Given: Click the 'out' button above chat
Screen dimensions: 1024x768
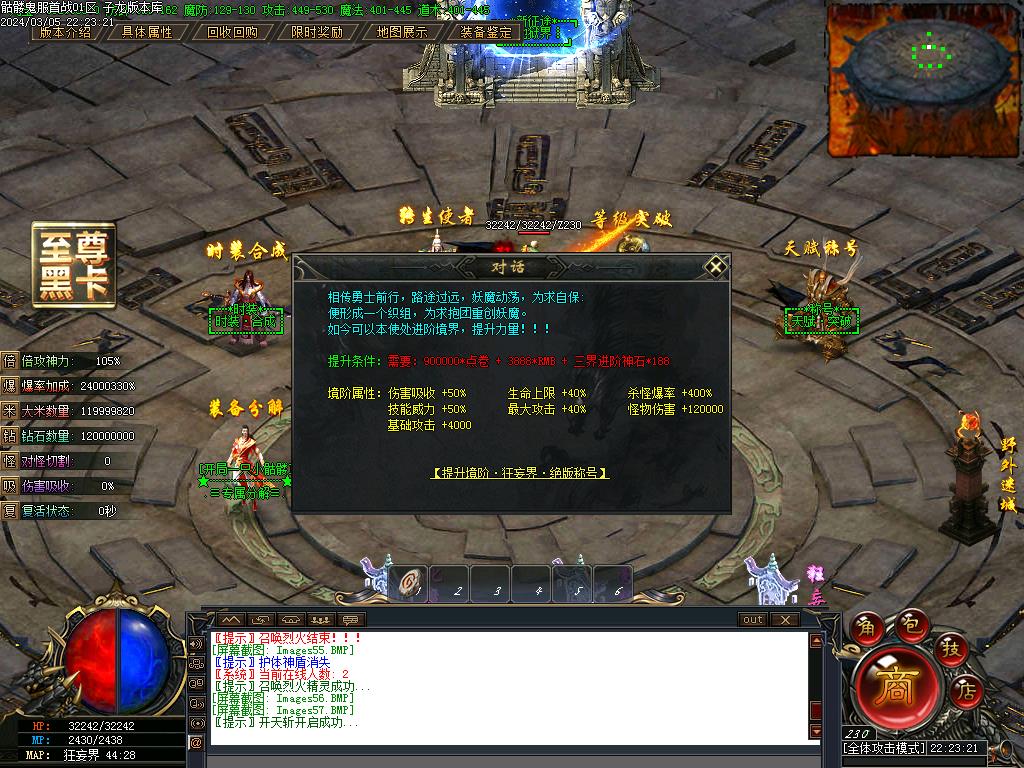Looking at the screenshot, I should point(753,620).
